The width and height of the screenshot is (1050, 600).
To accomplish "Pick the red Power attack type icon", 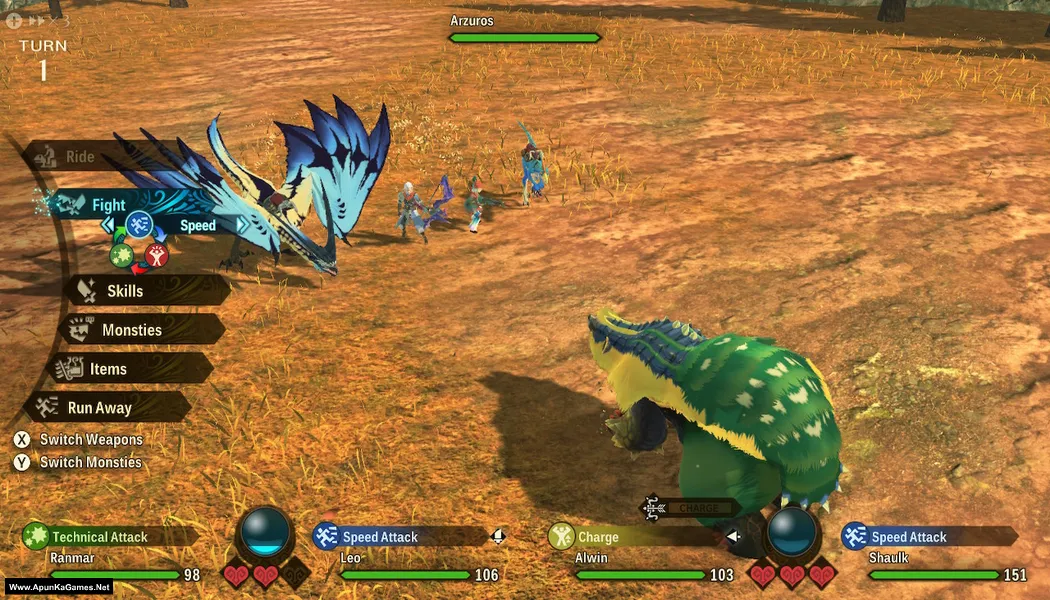I will click(x=156, y=255).
